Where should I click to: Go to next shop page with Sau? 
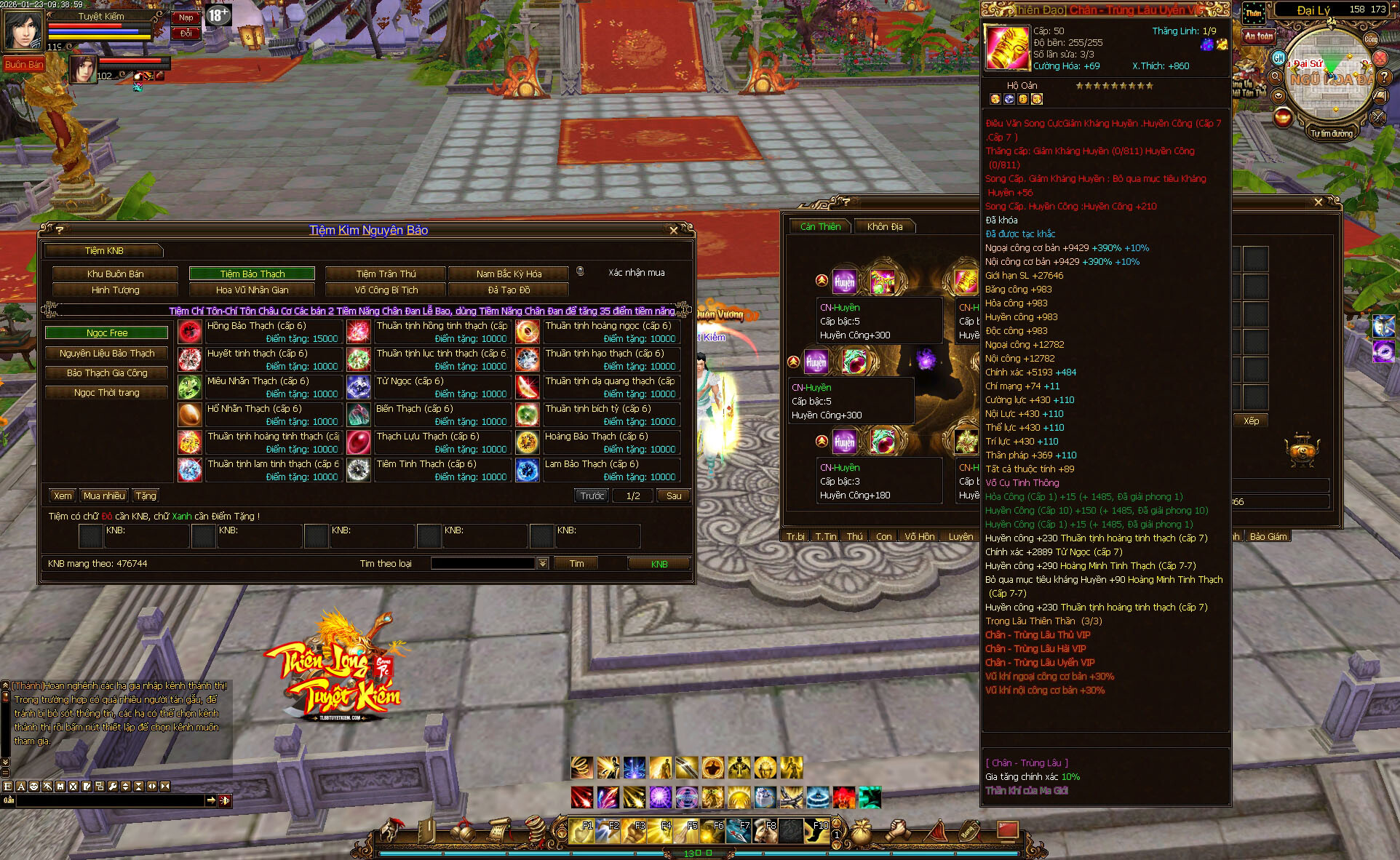pyautogui.click(x=674, y=496)
